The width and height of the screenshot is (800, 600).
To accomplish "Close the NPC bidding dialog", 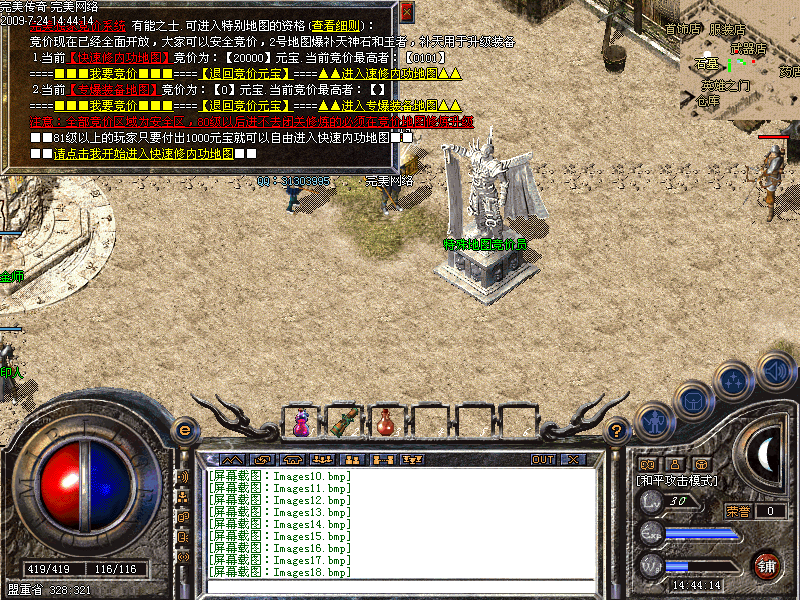I will coord(407,11).
